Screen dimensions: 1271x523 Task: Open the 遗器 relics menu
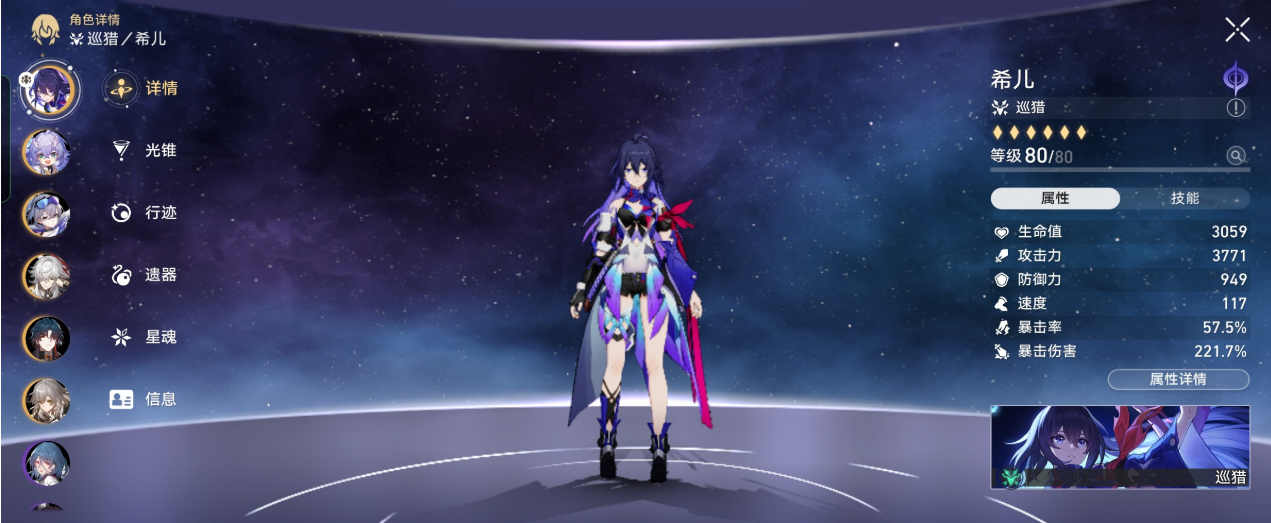[146, 274]
